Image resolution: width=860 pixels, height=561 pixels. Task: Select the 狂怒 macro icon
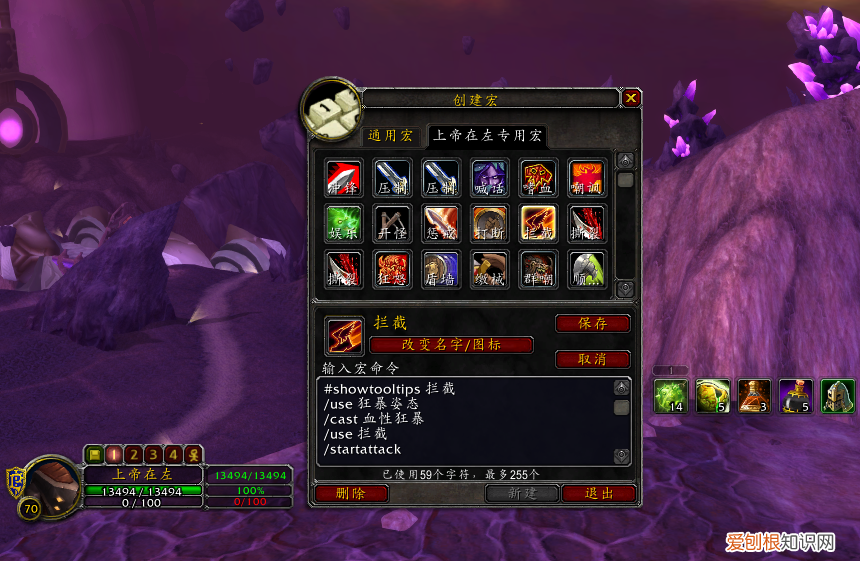point(392,269)
